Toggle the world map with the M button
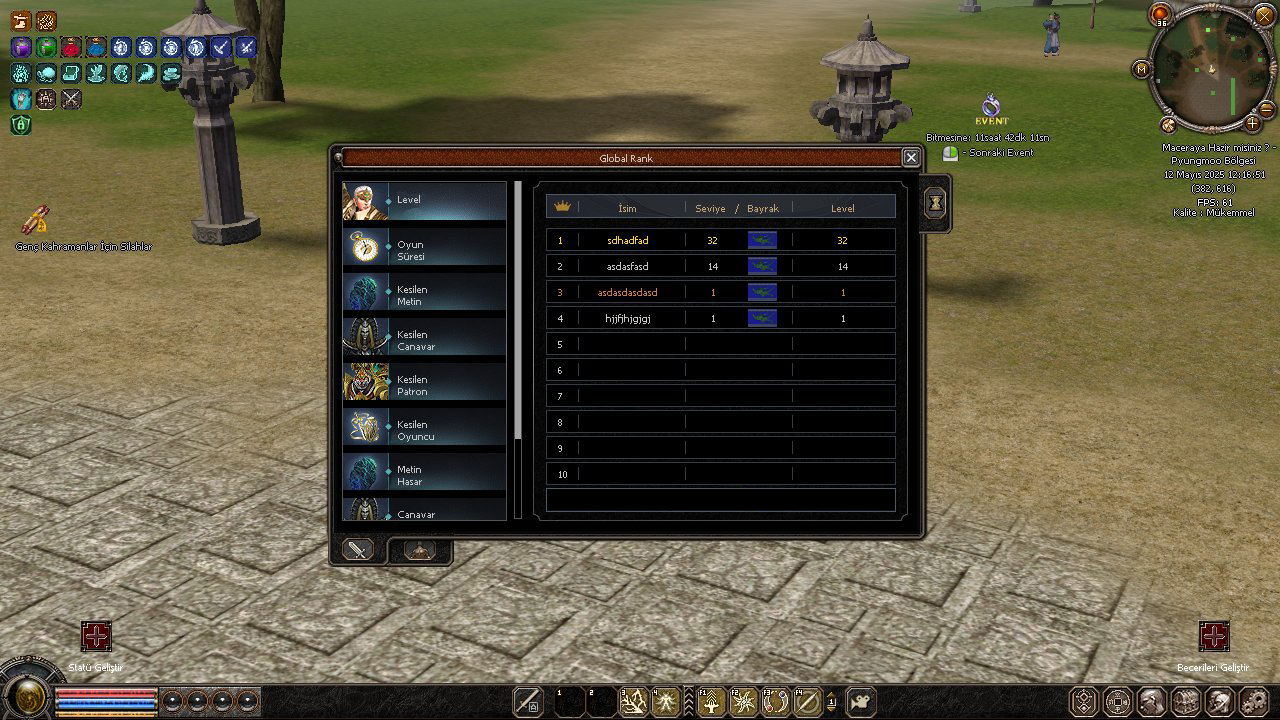This screenshot has height=720, width=1280. coord(1141,69)
